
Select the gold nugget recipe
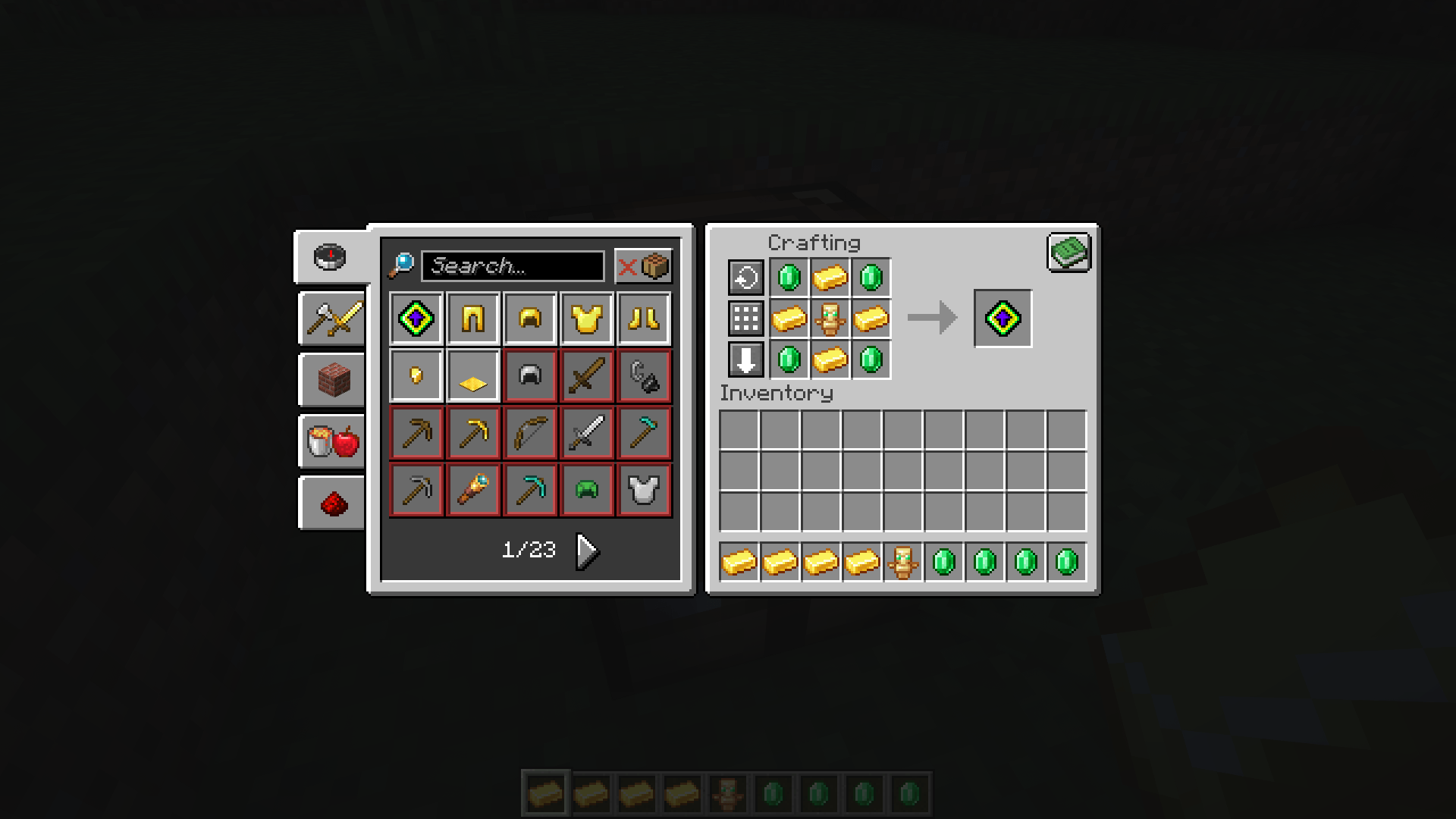coord(416,375)
